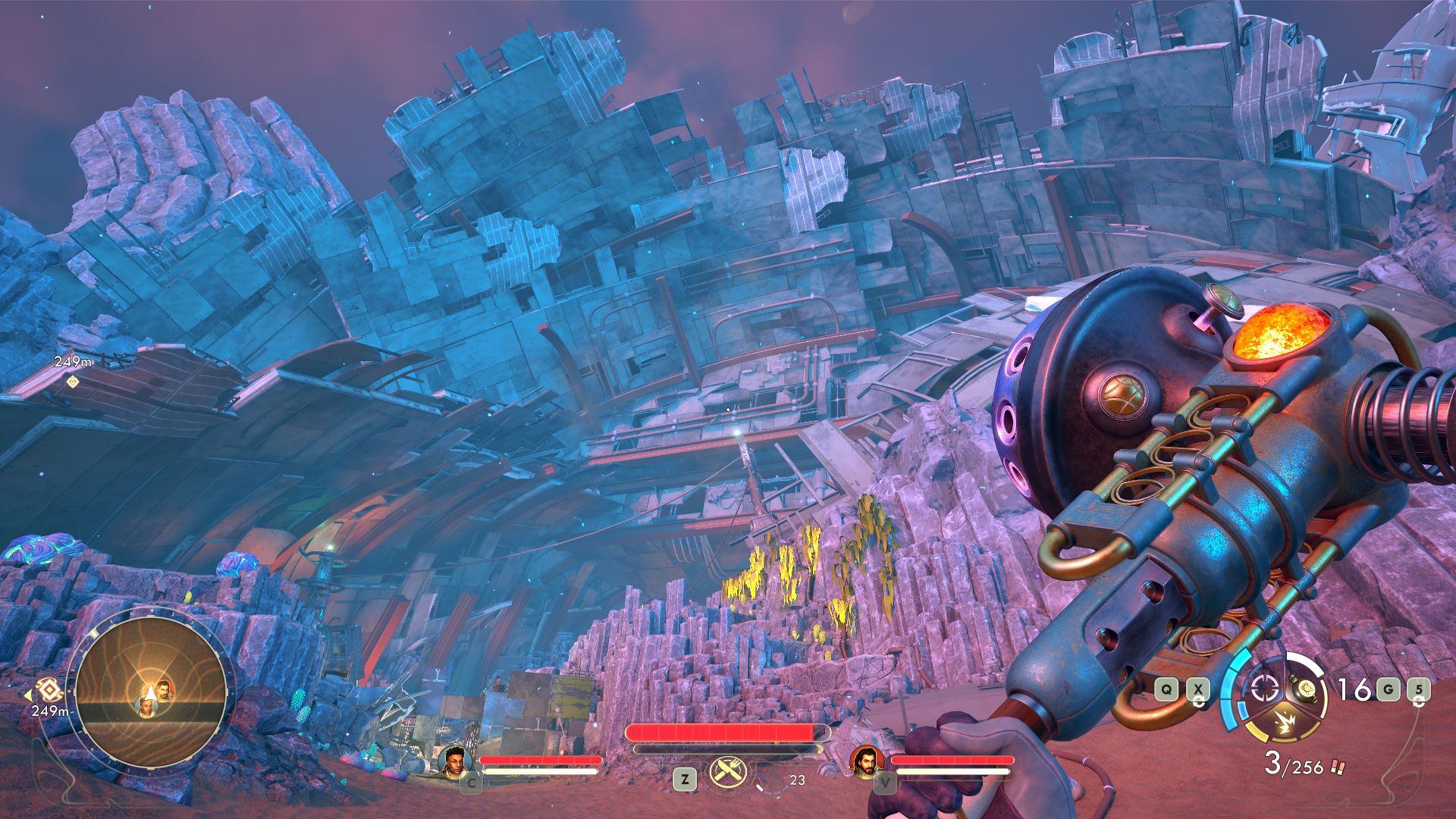Click the left companion's portrait
Screen dimensions: 1456x819
pyautogui.click(x=454, y=761)
